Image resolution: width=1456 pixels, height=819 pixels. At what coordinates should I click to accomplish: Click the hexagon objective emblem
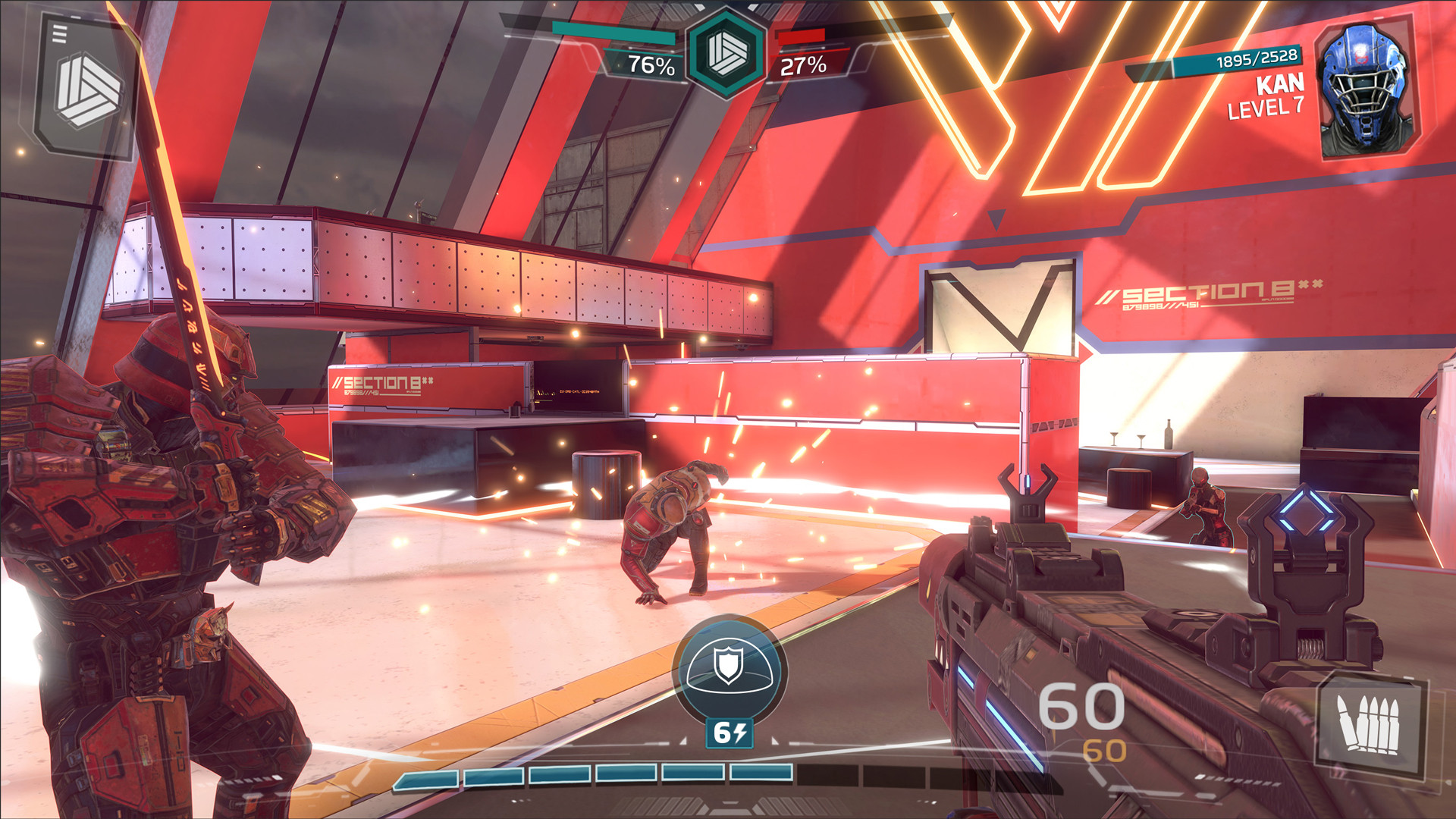coord(726,53)
